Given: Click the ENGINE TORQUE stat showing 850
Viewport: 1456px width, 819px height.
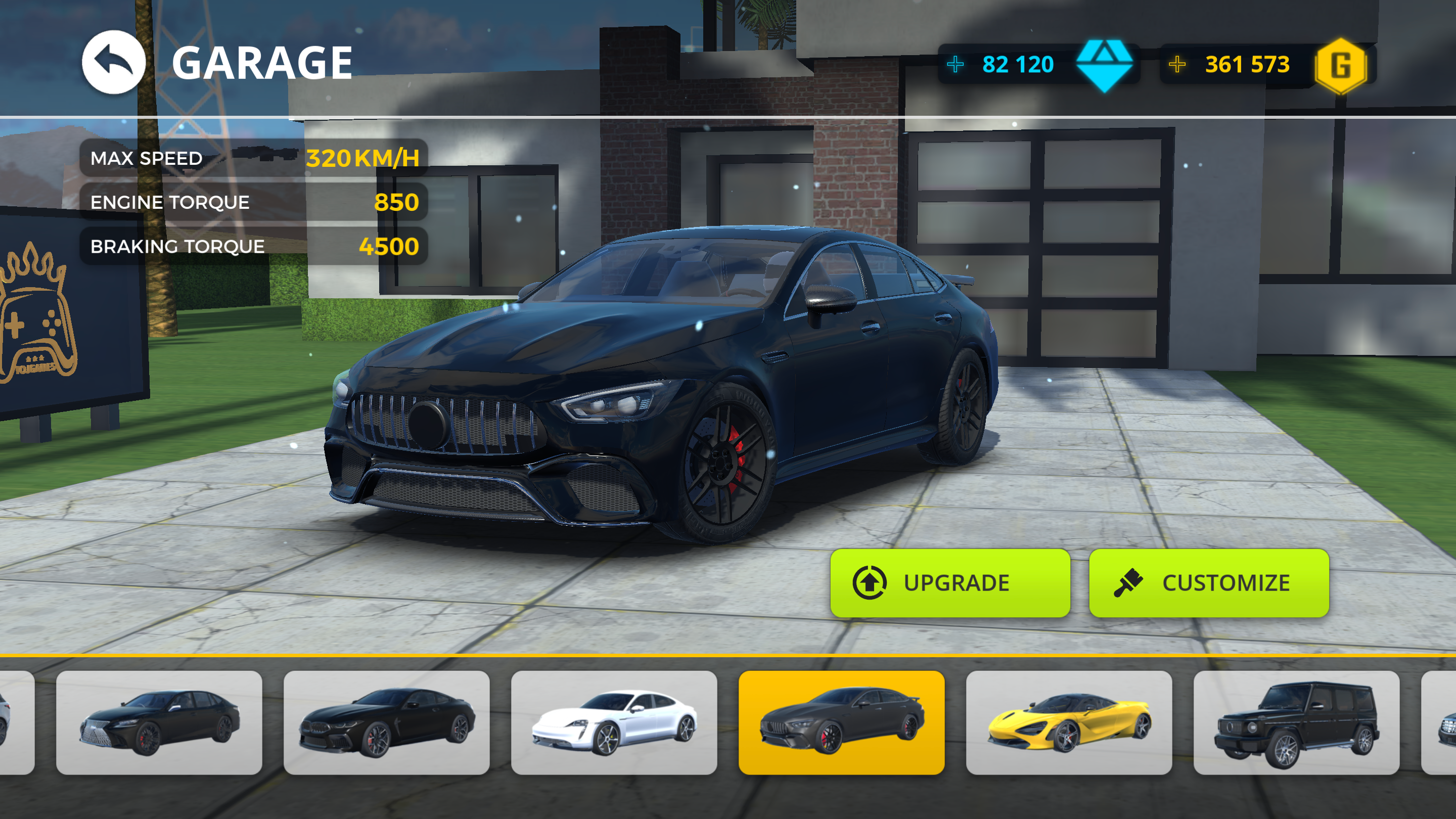Looking at the screenshot, I should pos(254,202).
